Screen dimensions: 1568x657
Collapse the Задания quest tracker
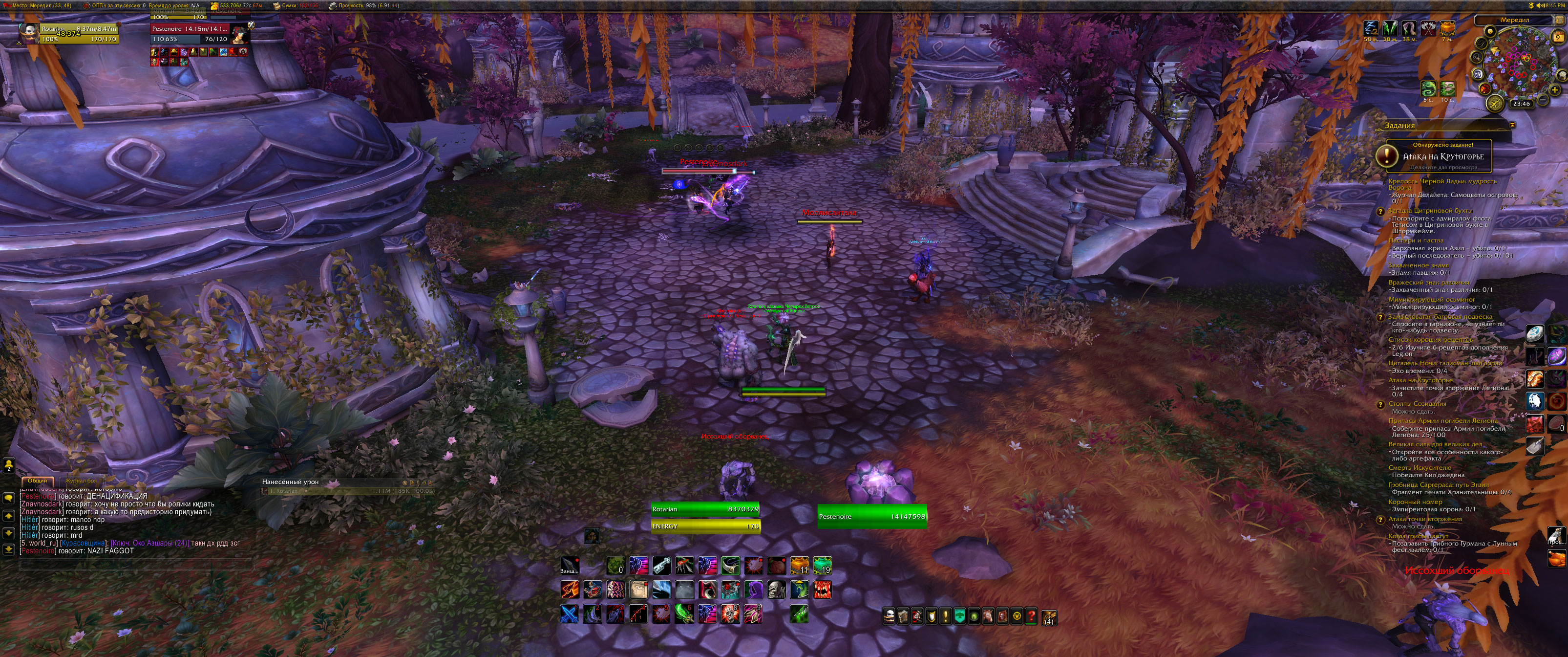tap(1512, 125)
